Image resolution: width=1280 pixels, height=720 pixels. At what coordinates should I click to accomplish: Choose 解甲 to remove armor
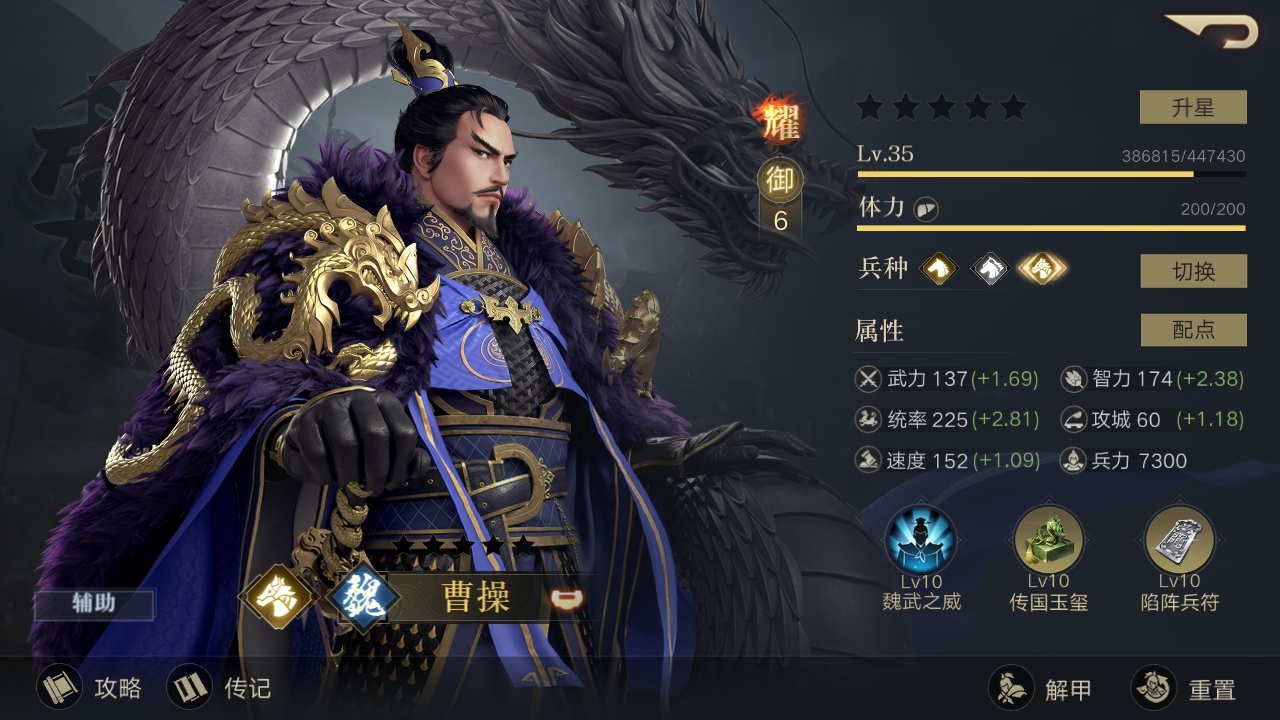(x=1040, y=689)
